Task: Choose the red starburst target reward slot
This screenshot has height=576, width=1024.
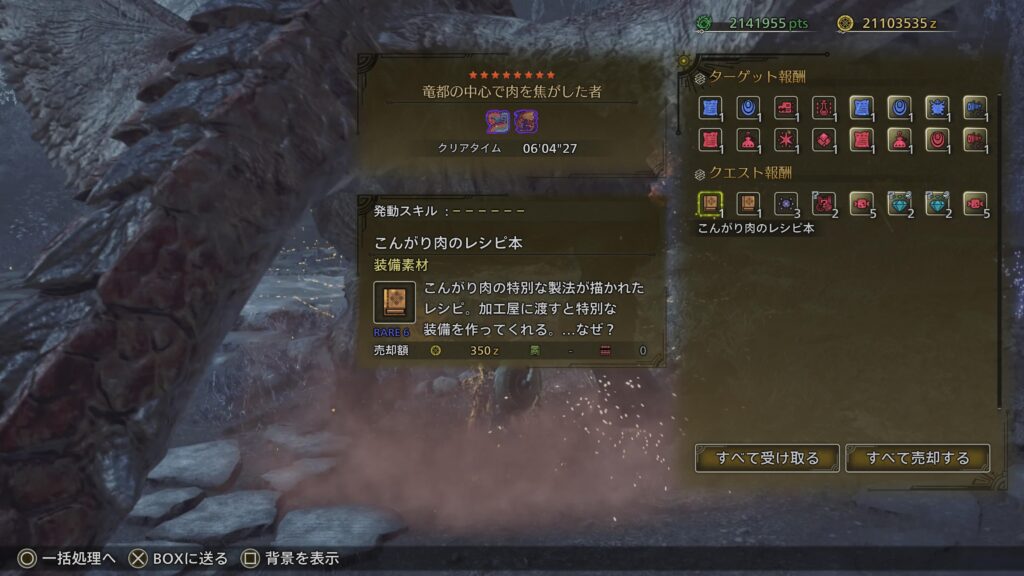Action: 786,140
